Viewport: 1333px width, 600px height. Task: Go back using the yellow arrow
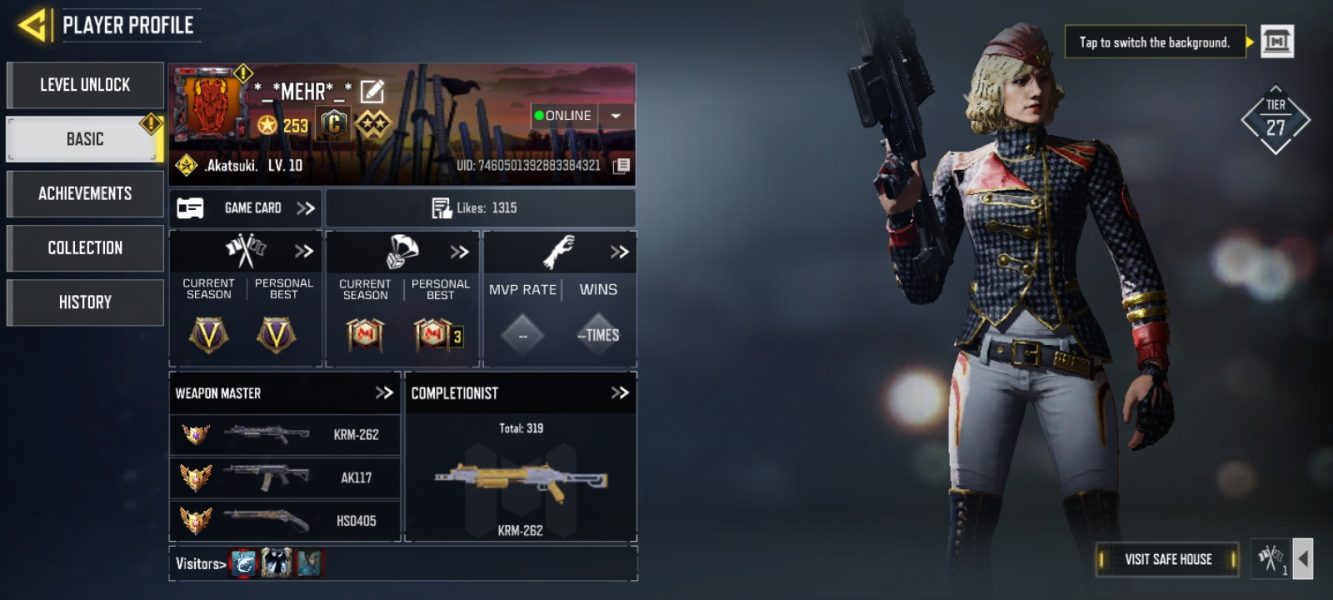(33, 25)
